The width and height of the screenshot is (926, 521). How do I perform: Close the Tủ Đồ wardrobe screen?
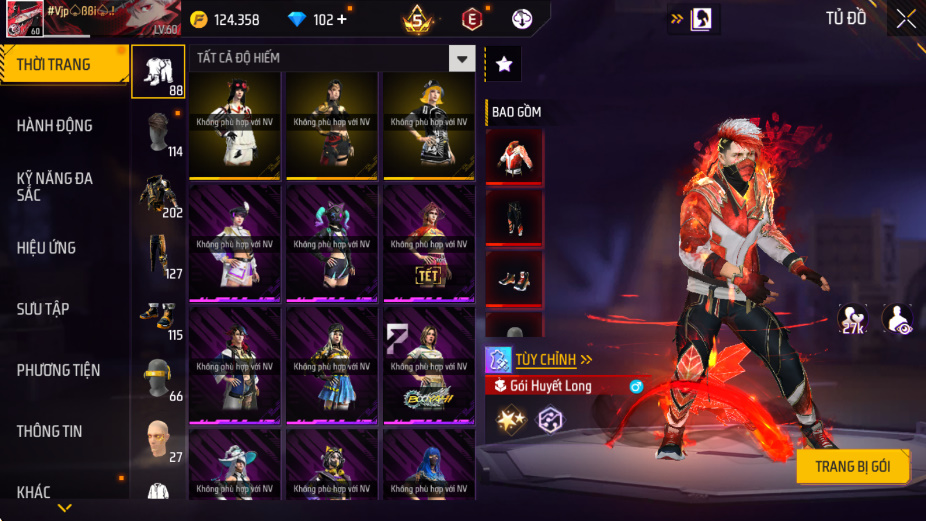click(905, 19)
